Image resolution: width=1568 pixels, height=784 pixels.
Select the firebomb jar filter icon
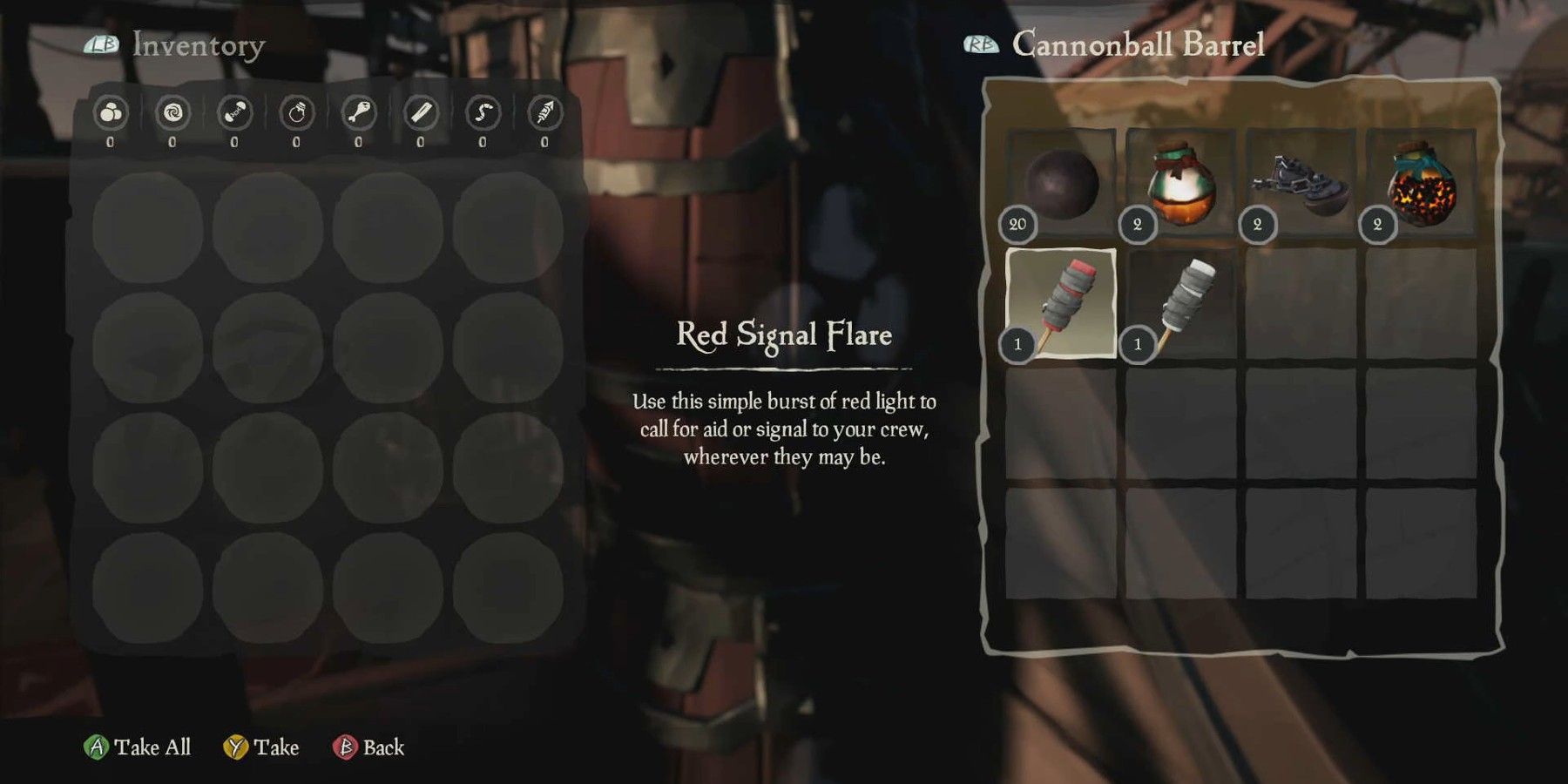[x=296, y=113]
